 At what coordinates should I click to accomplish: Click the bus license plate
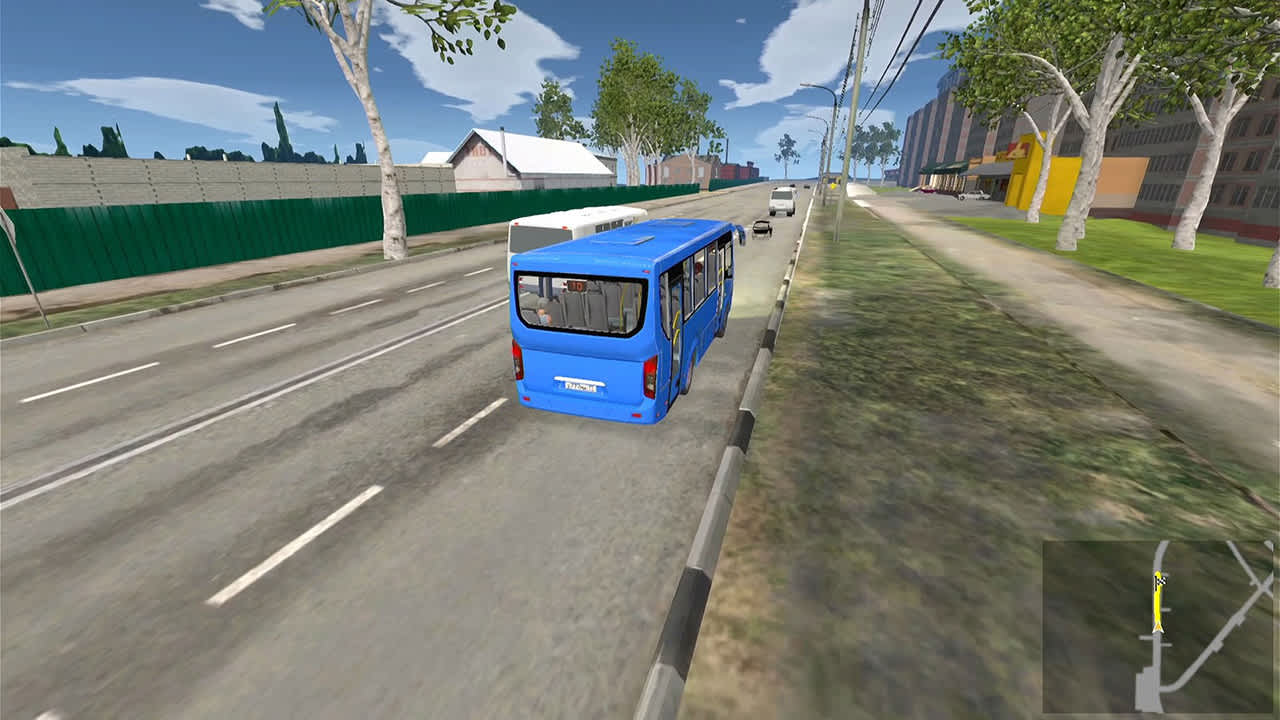pyautogui.click(x=582, y=383)
